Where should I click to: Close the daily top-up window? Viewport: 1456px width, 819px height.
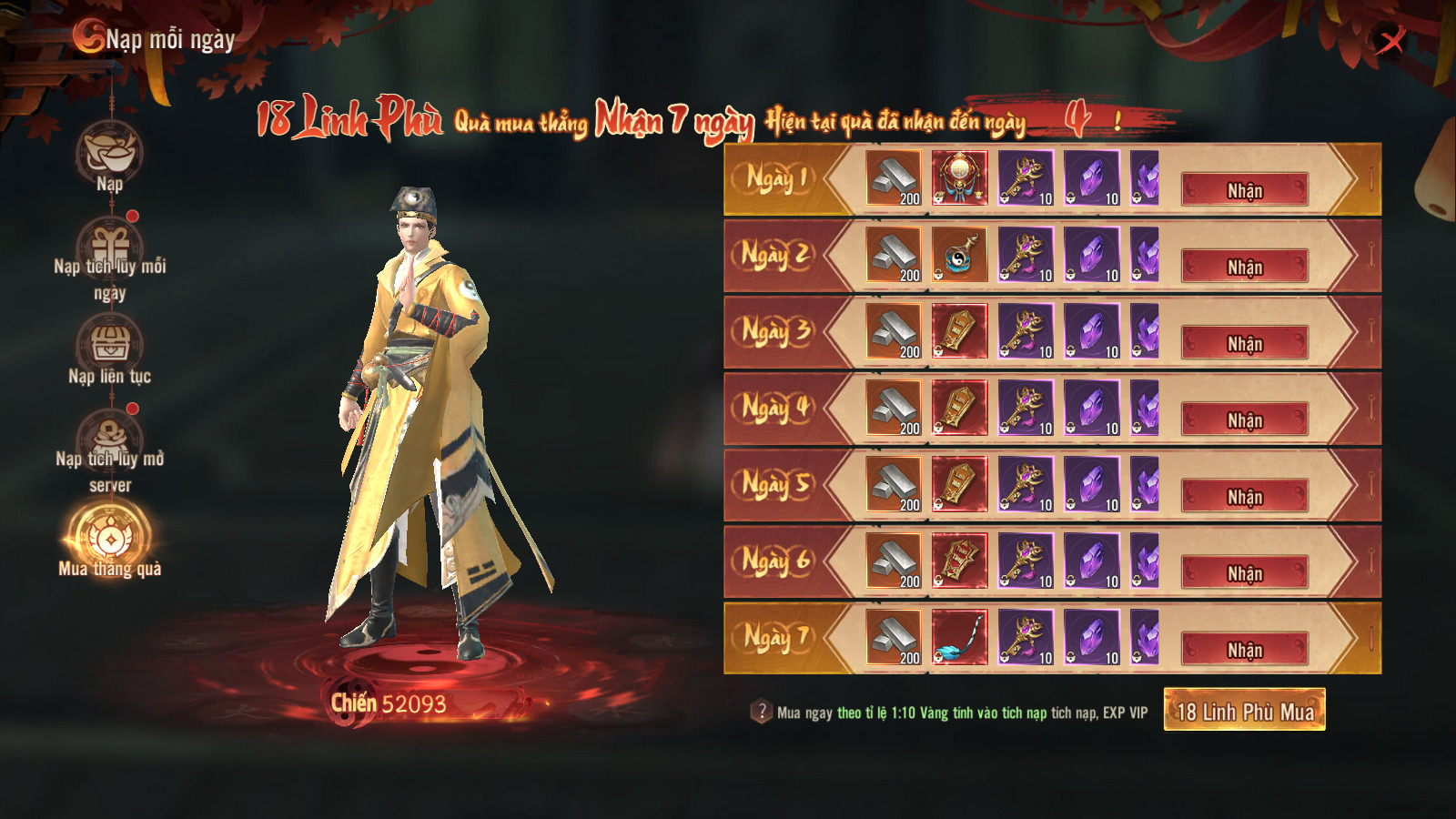coord(1390,40)
